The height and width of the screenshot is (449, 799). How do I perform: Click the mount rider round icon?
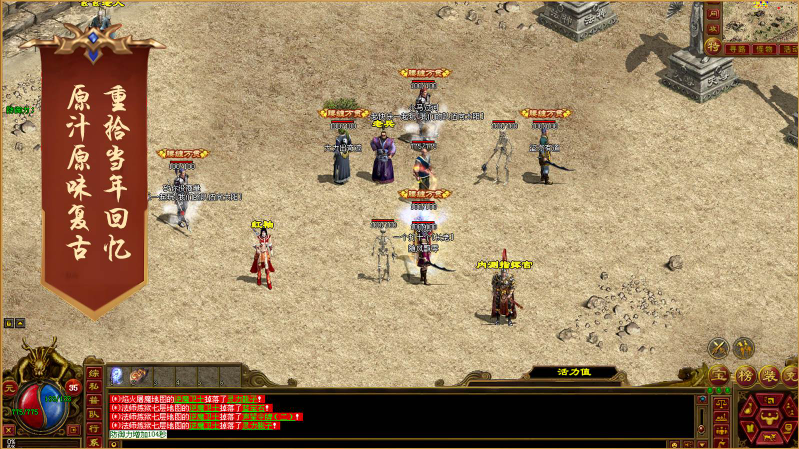(x=743, y=348)
